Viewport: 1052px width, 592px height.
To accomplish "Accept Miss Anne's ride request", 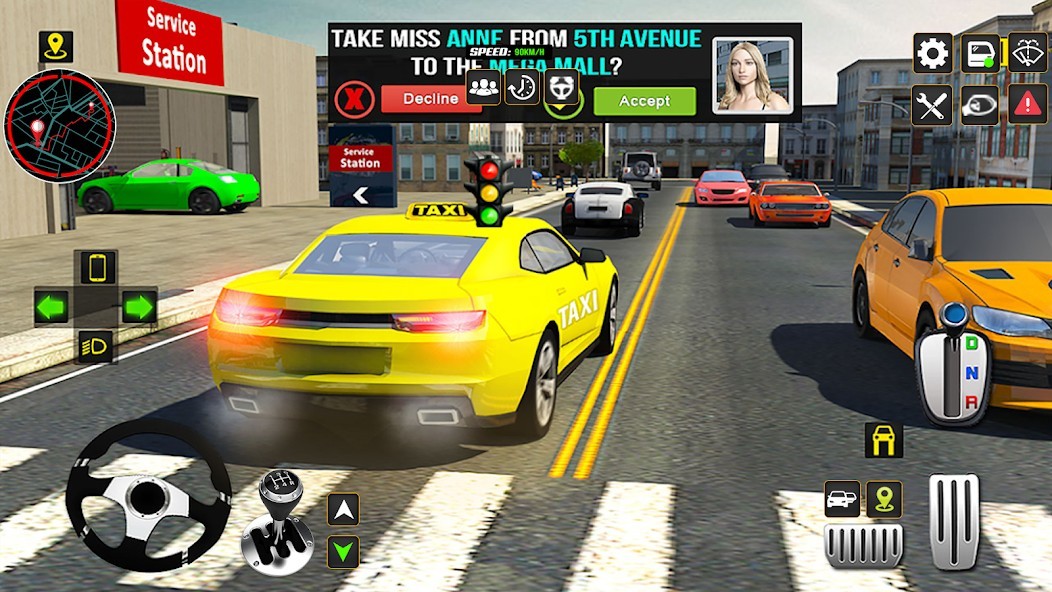I will tap(644, 101).
